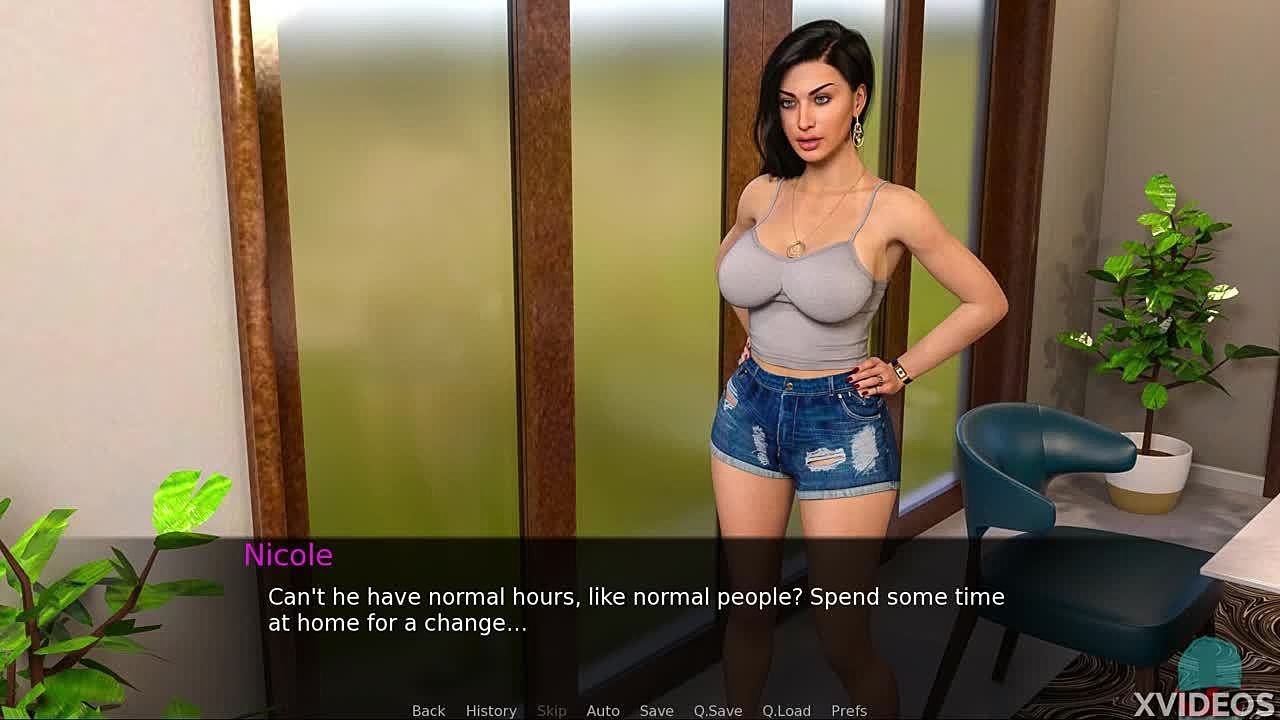Open the dialogue History log

pos(491,710)
